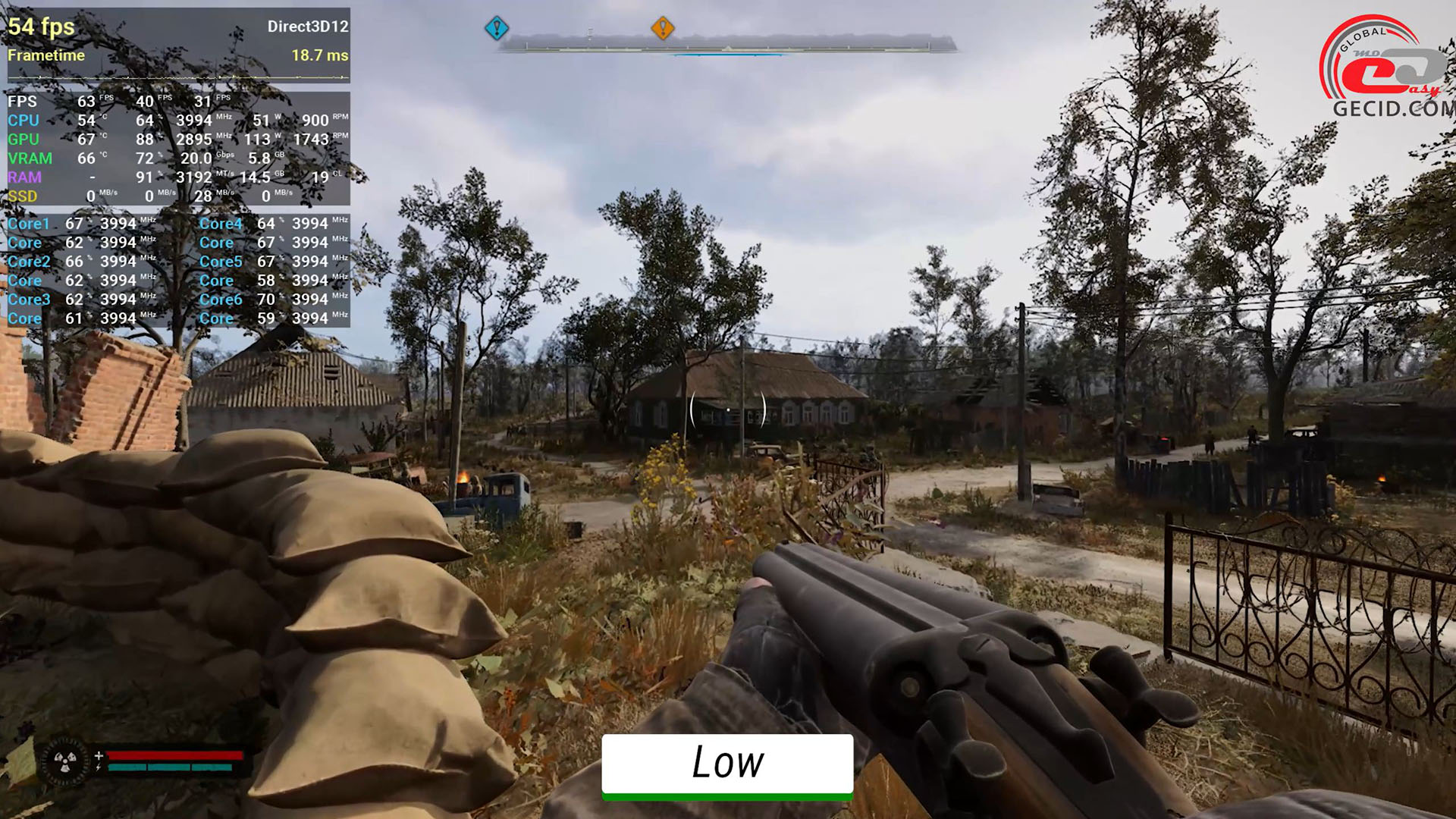The image size is (1456, 819).
Task: Click the Low preset label banner
Action: click(x=727, y=764)
